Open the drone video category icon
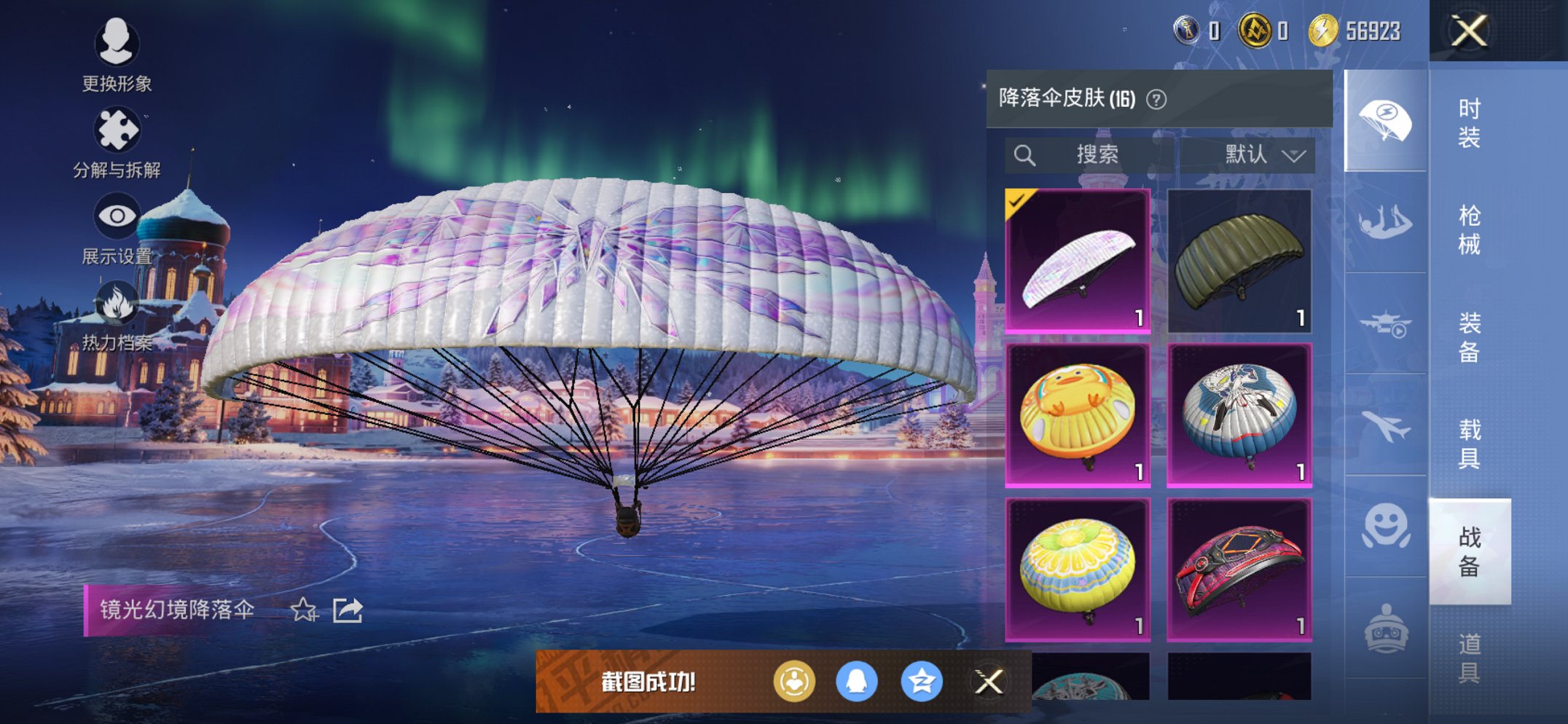 click(x=1383, y=325)
